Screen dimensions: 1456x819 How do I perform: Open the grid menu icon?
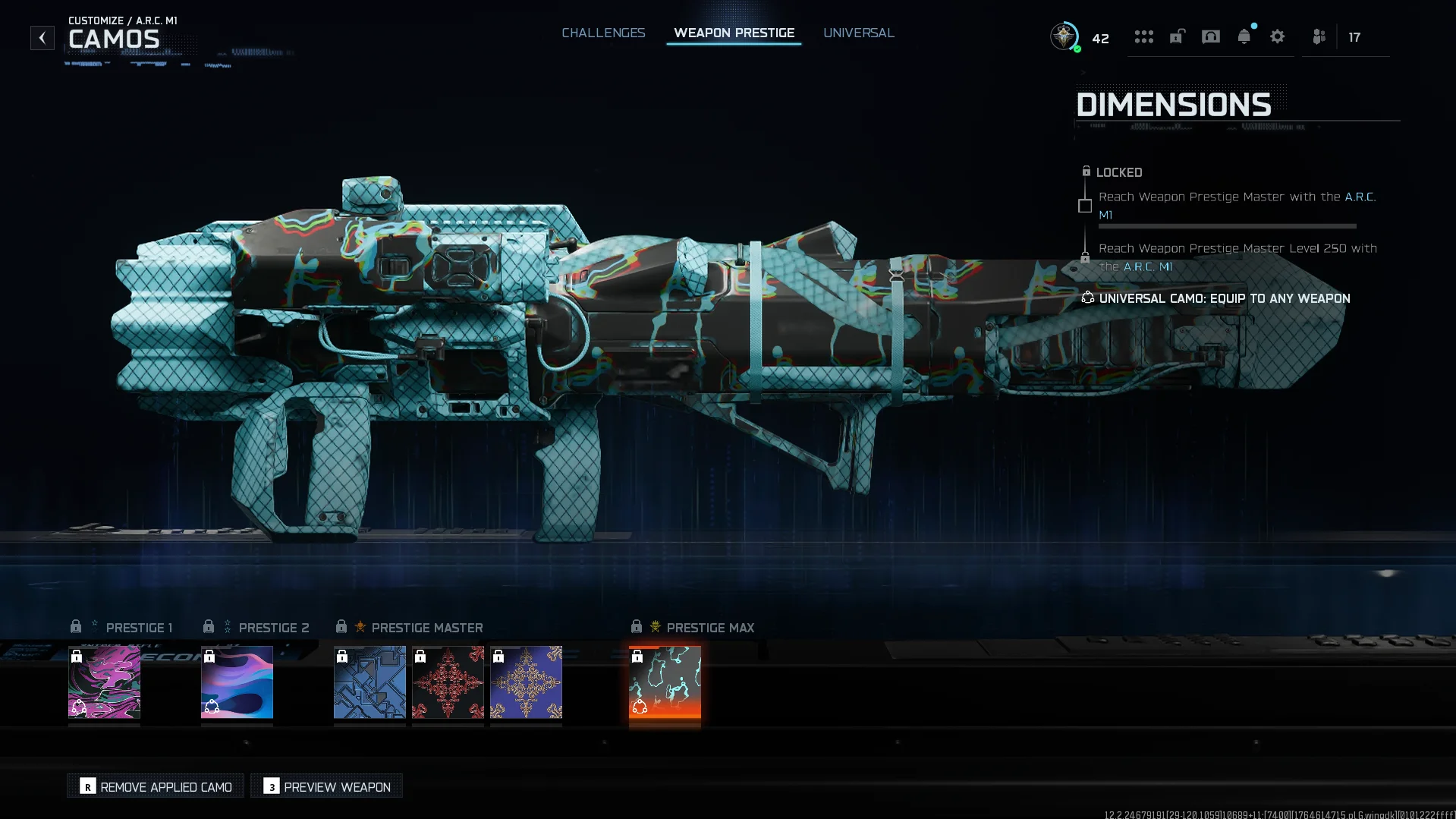(x=1143, y=37)
